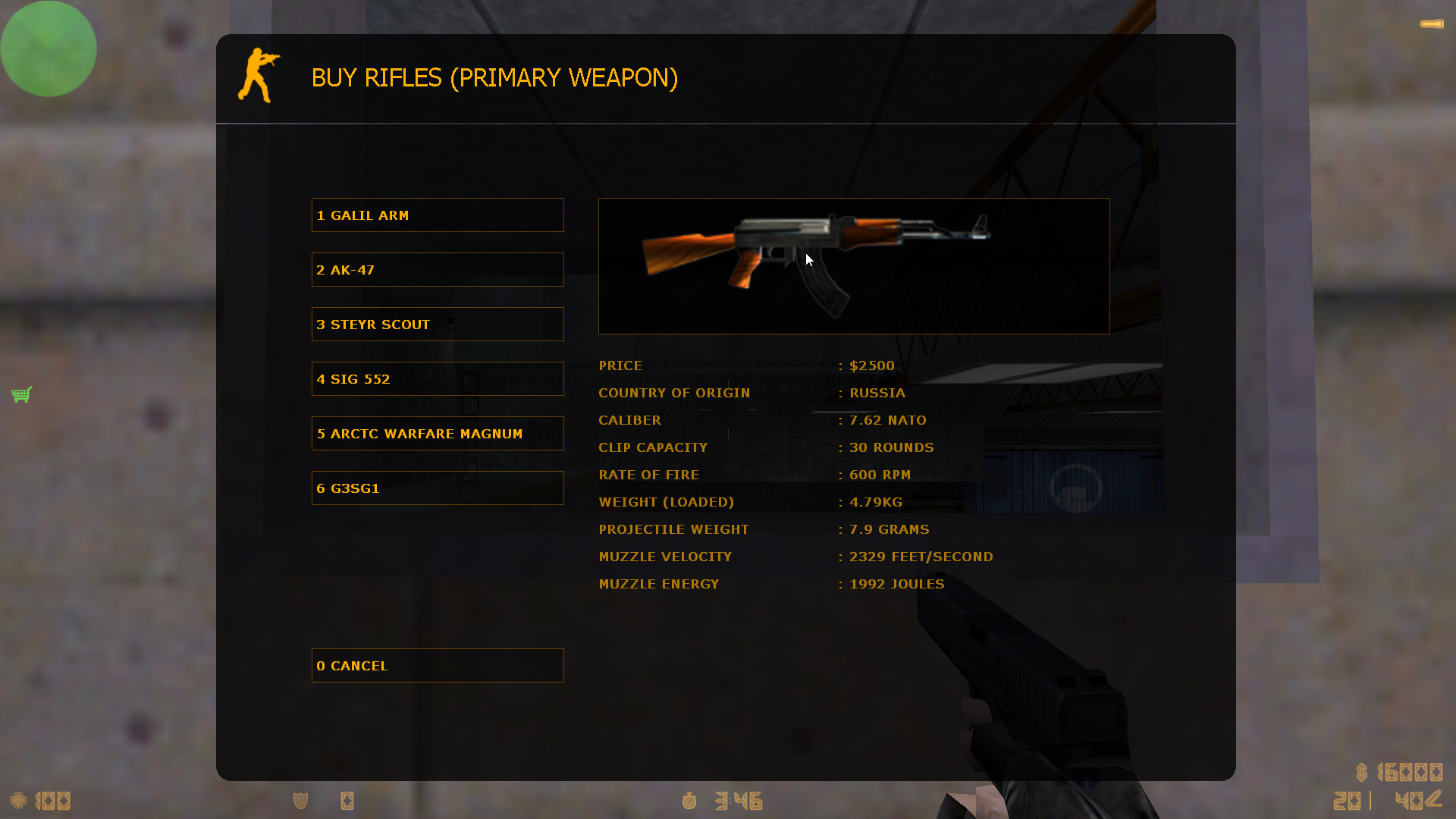Click the flashlight battery icon in the HUD
1456x819 pixels.
coord(347,801)
